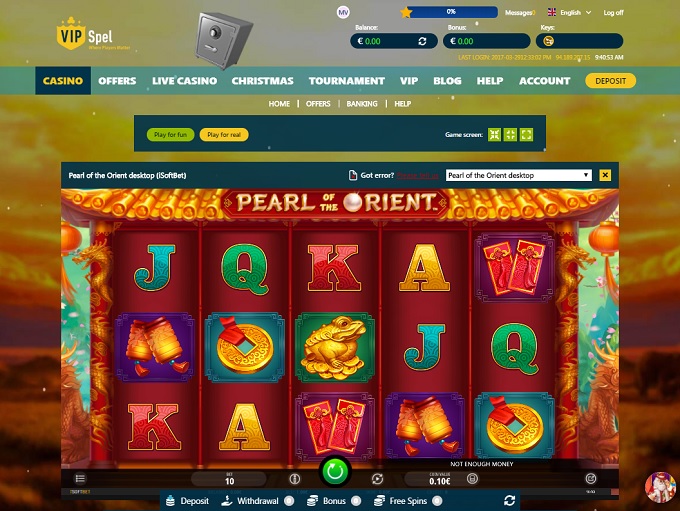Choose Play for fun mode
The width and height of the screenshot is (680, 511).
click(x=169, y=134)
